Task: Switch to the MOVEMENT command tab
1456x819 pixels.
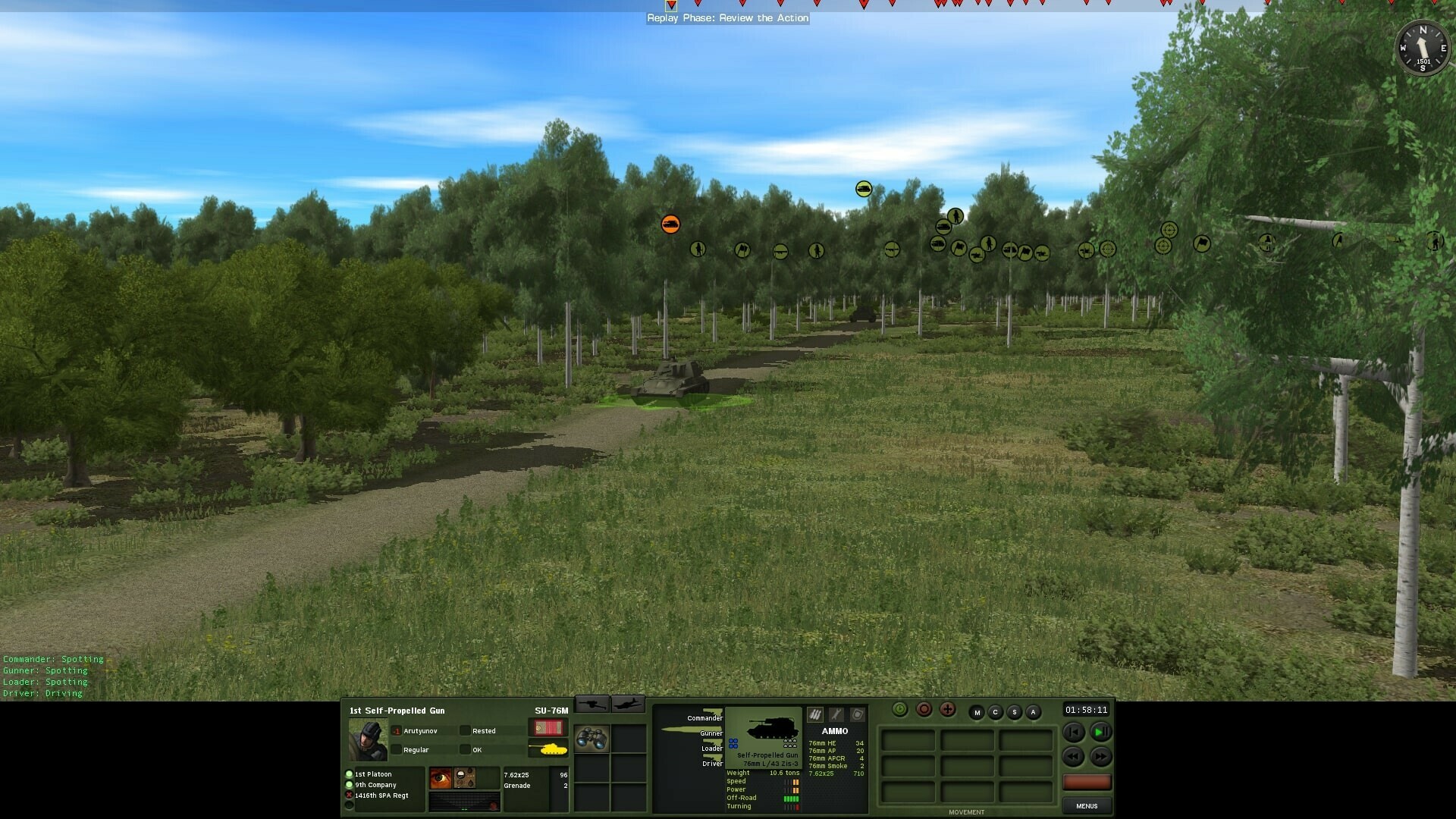Action: coord(968,811)
